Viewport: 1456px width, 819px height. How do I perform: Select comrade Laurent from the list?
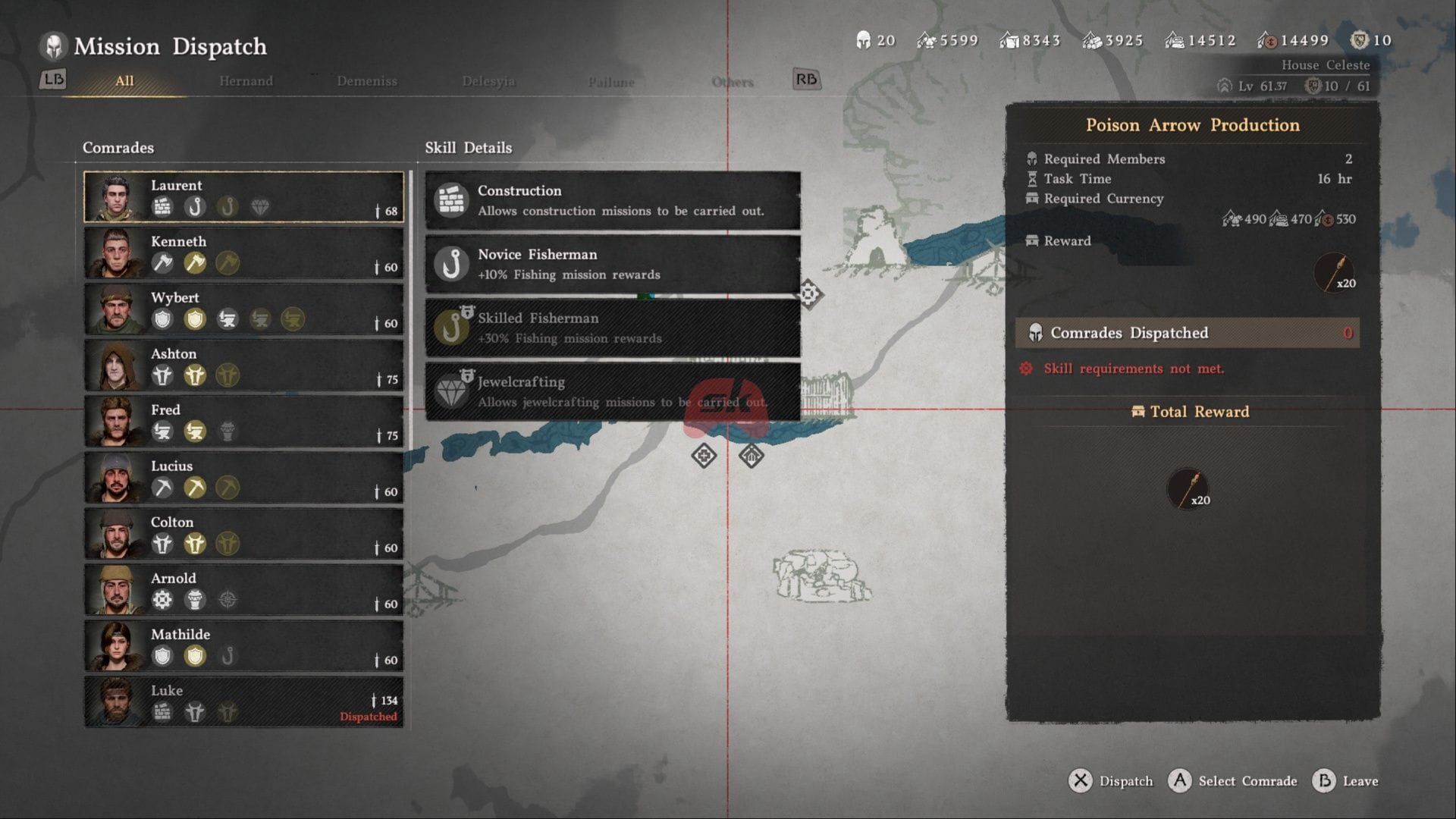click(x=243, y=196)
